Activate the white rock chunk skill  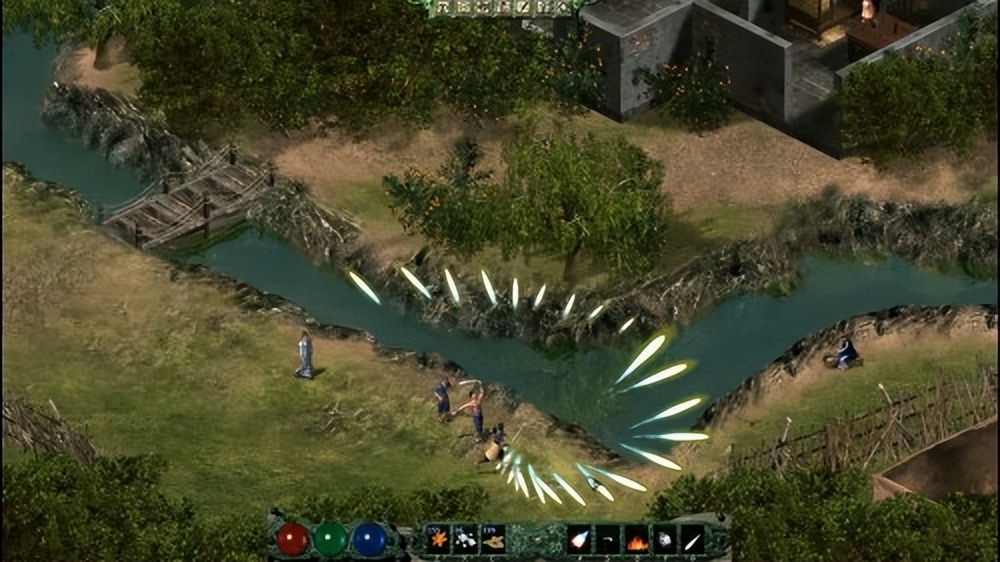click(664, 541)
